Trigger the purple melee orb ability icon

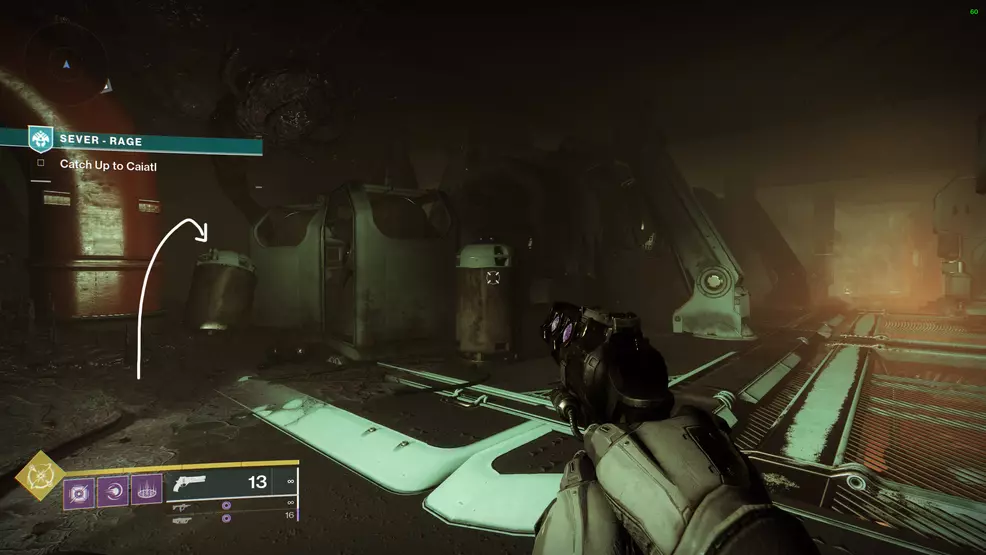click(113, 491)
